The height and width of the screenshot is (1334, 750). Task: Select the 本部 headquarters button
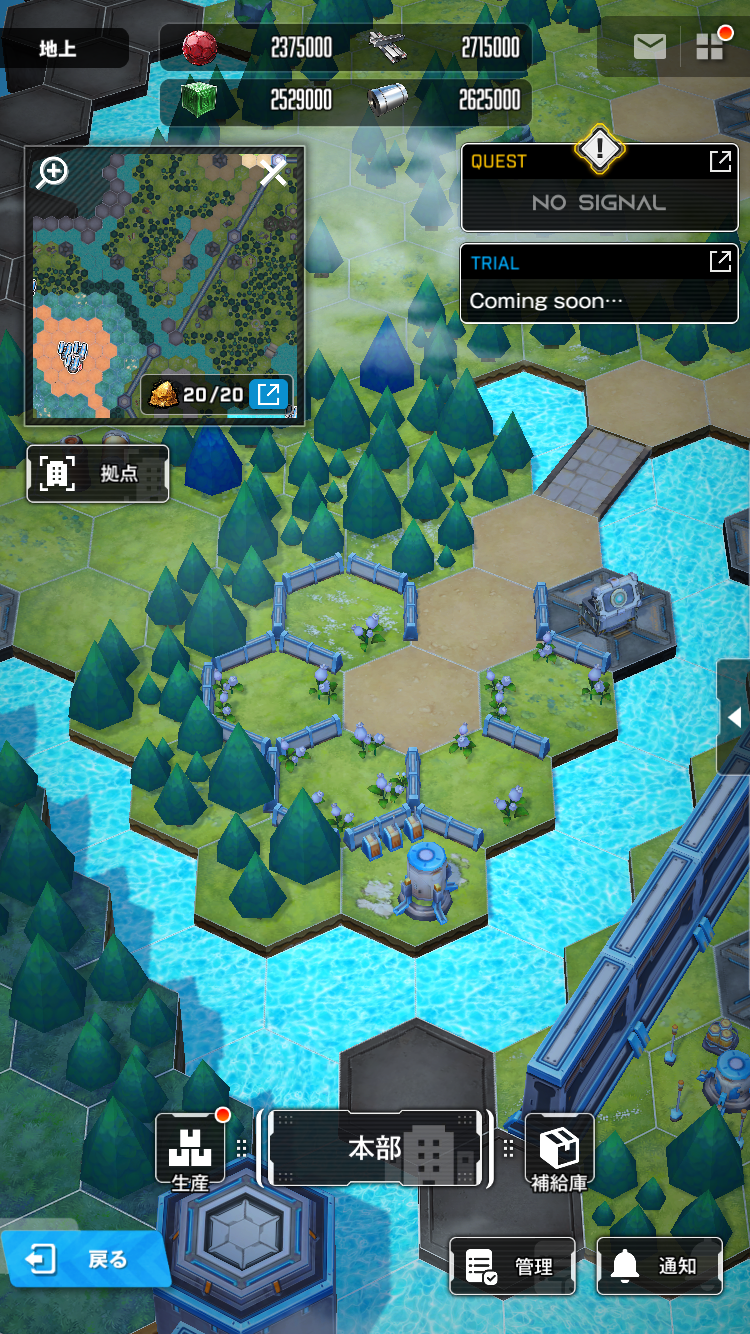pos(375,1149)
